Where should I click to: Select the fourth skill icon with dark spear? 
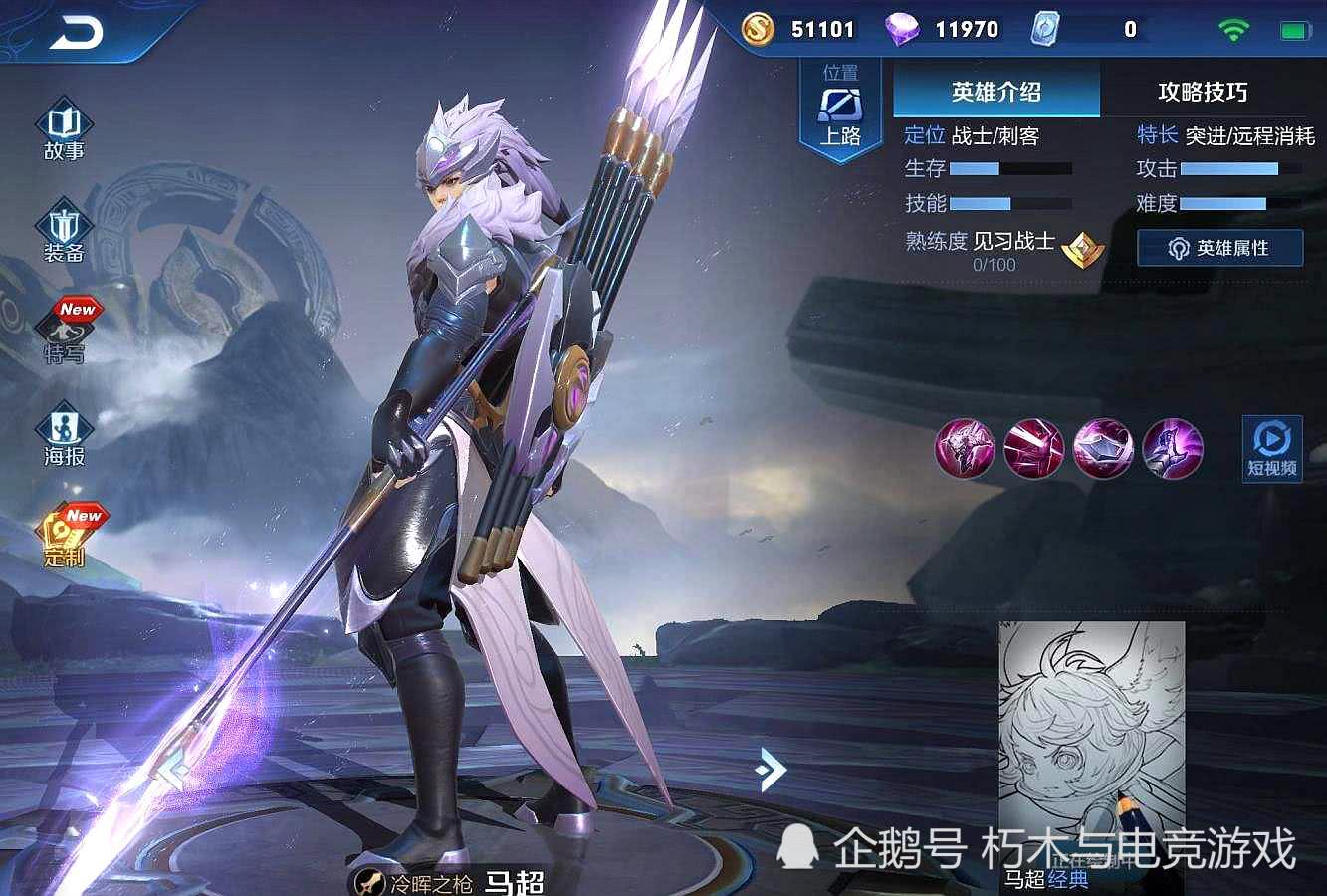(1173, 448)
